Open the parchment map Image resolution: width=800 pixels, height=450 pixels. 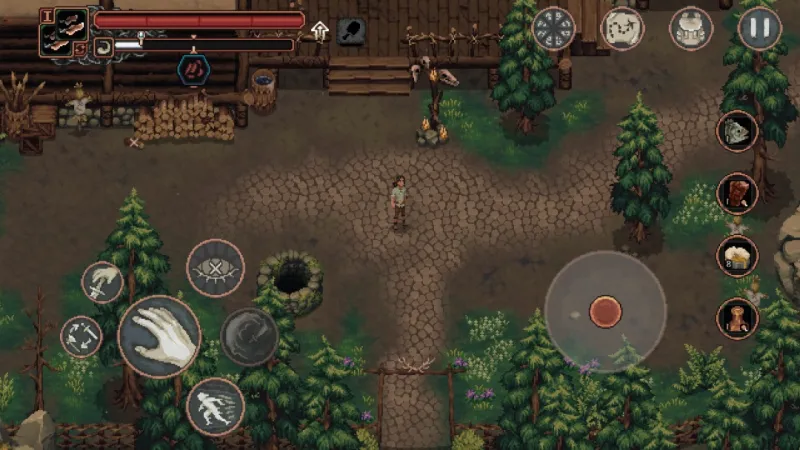point(621,28)
